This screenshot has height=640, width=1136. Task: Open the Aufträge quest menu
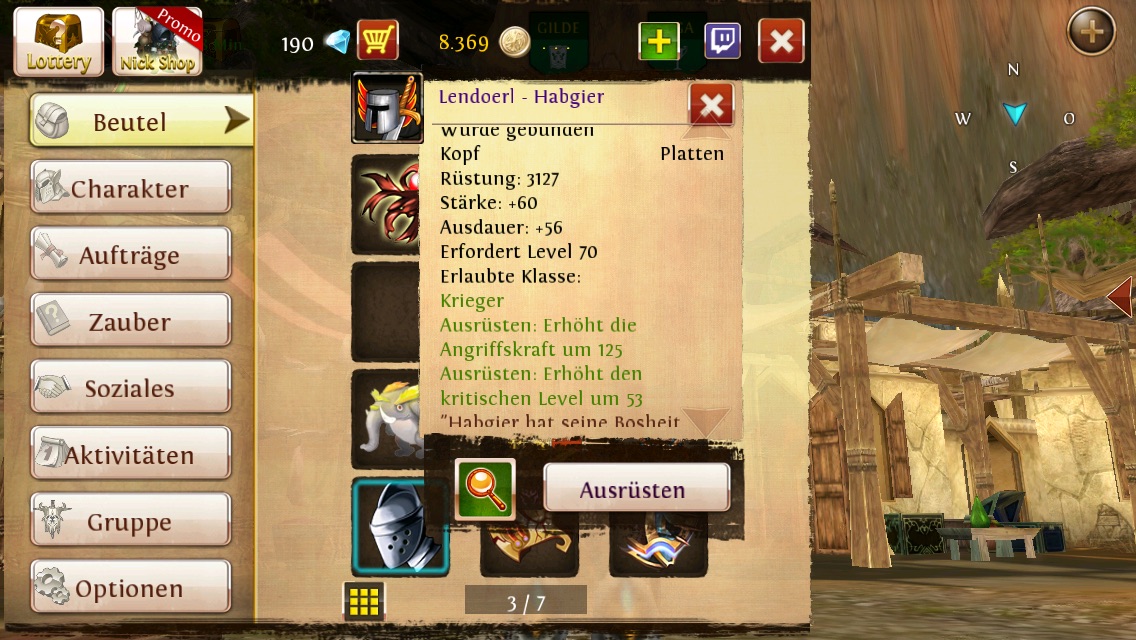tap(131, 255)
